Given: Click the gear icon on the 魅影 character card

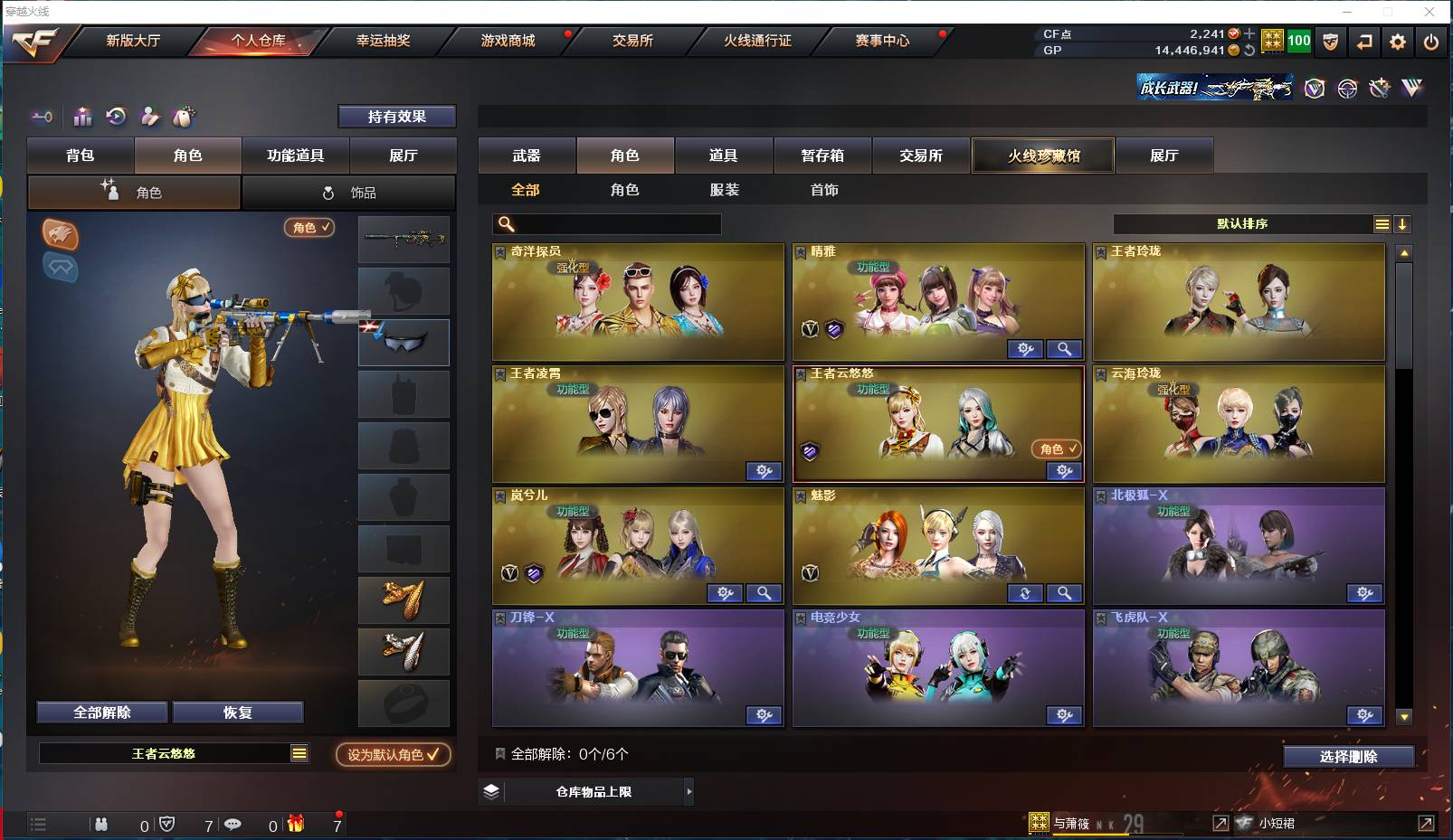Looking at the screenshot, I should (x=1023, y=593).
